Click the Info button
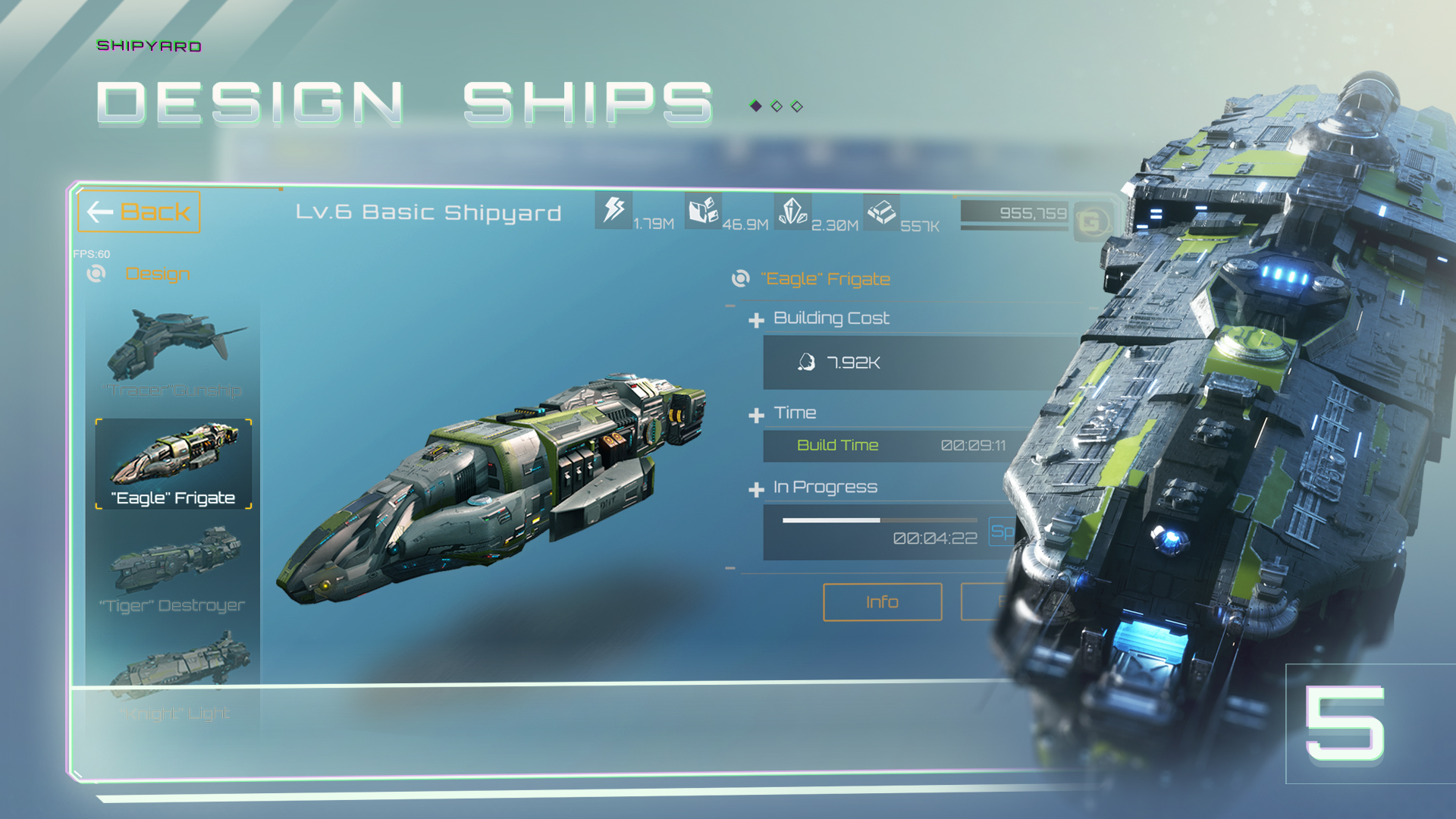The image size is (1456, 819). pyautogui.click(x=882, y=602)
